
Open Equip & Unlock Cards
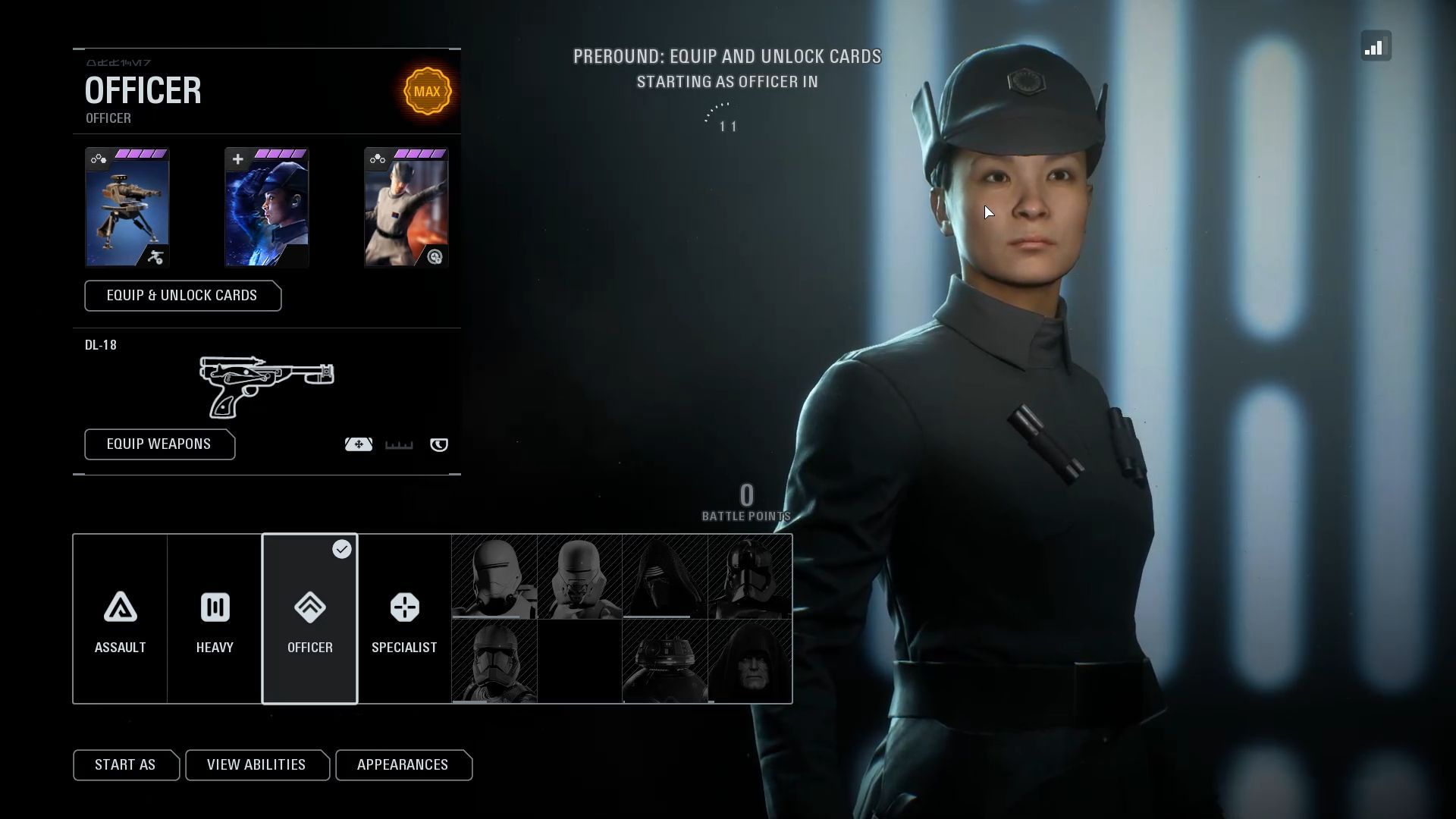pos(182,296)
